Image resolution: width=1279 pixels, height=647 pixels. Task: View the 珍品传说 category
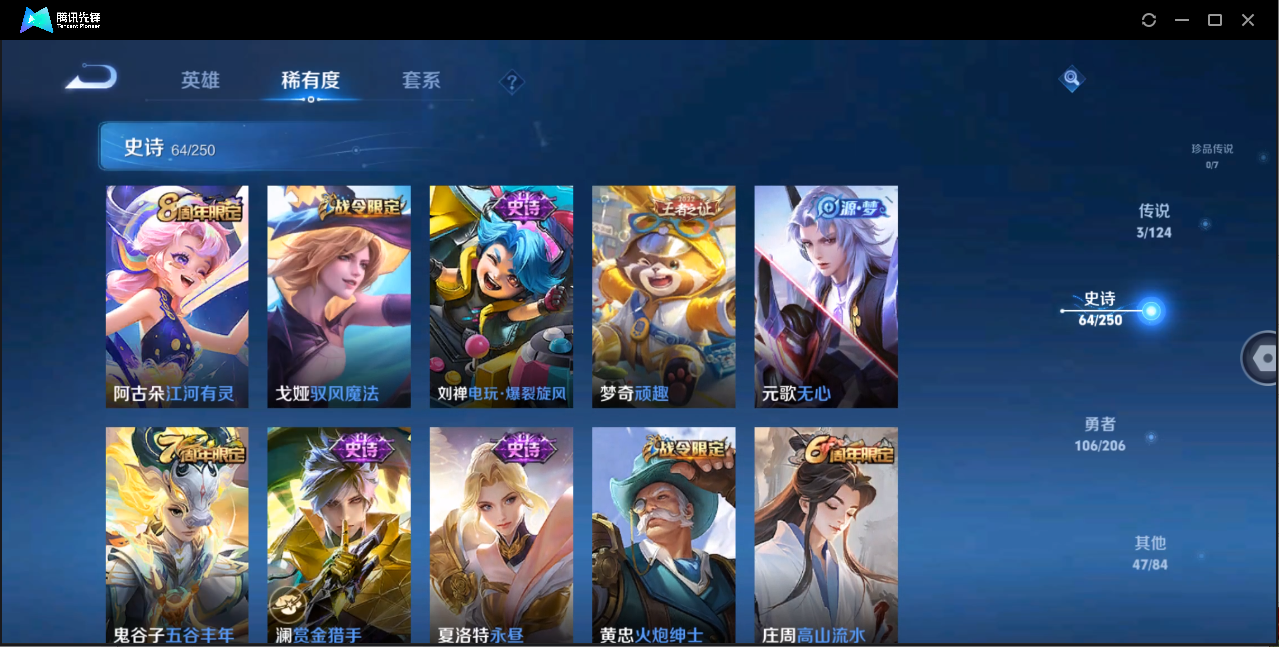click(1212, 155)
